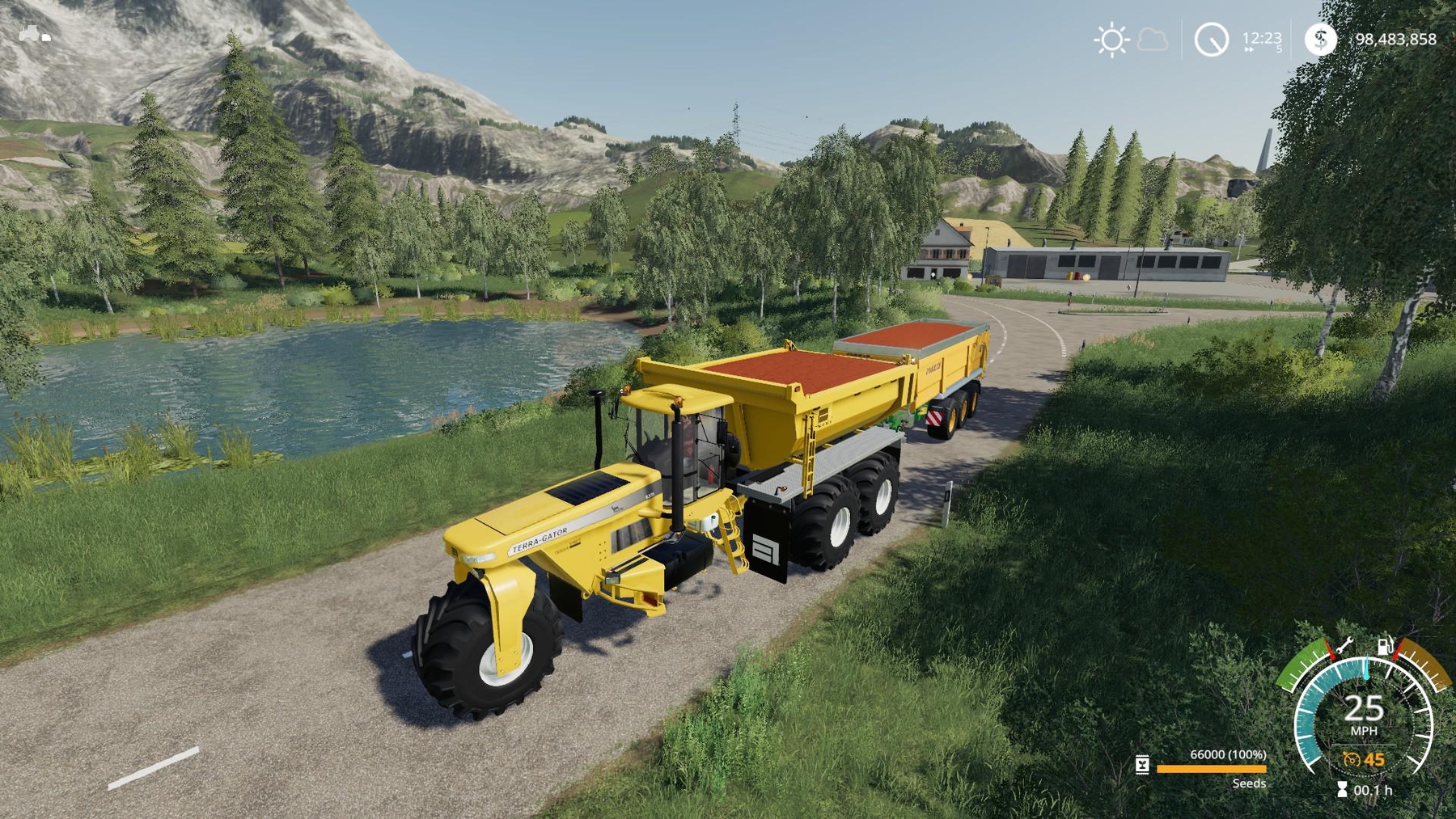Click the fast-forward time acceleration arrows
This screenshot has width=1456, height=819.
pyautogui.click(x=1248, y=49)
